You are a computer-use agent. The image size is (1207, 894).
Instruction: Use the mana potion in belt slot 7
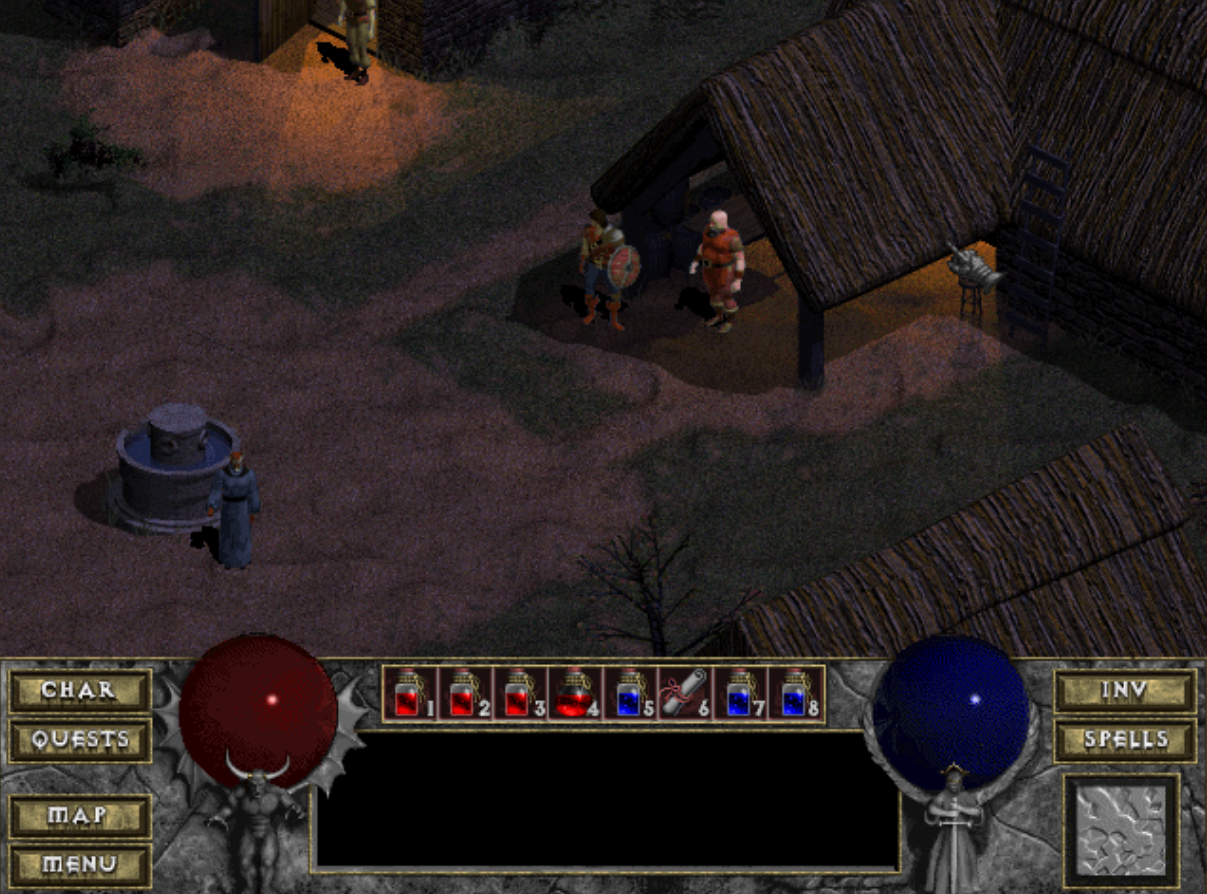click(740, 693)
